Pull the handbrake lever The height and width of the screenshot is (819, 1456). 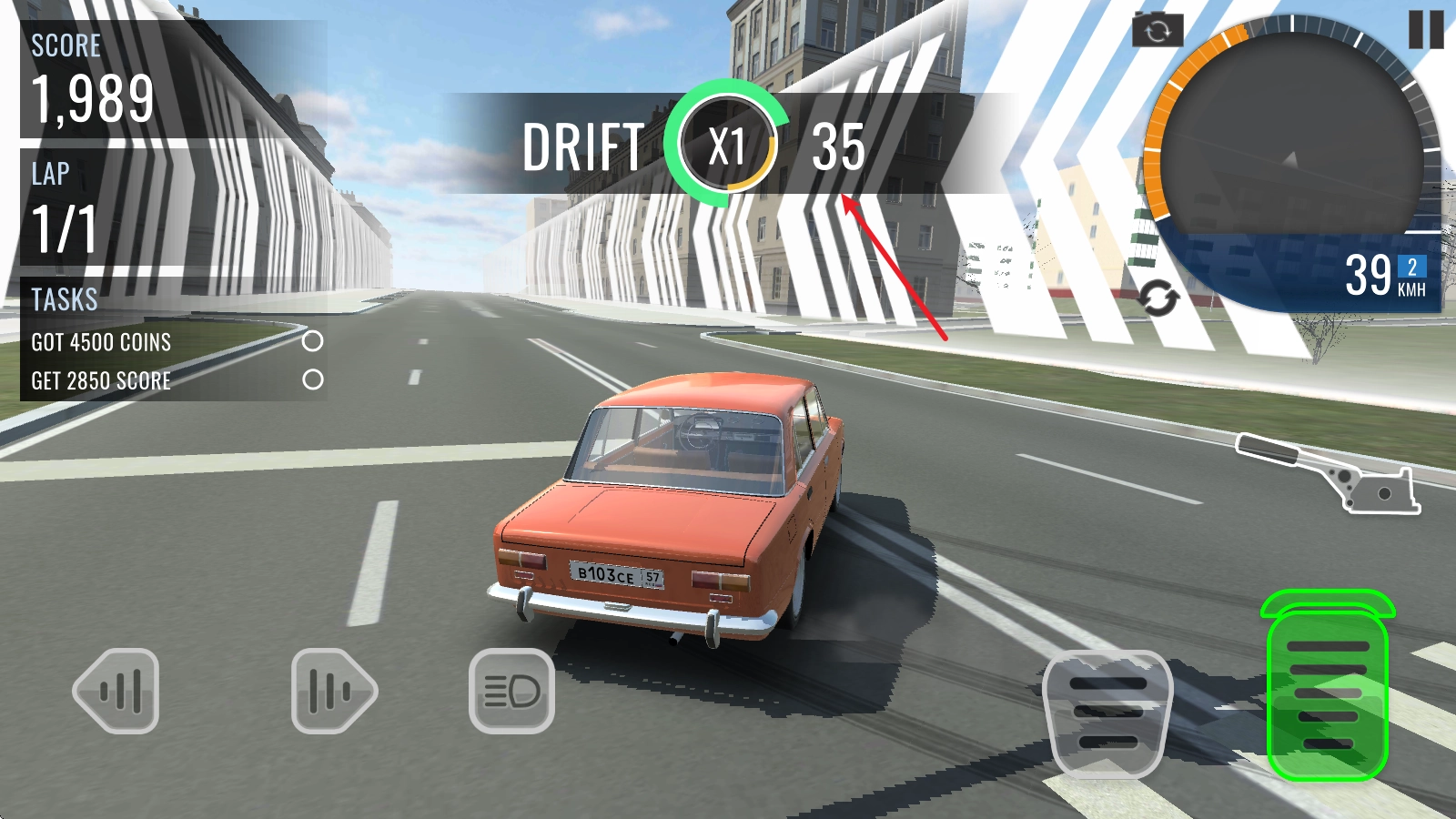point(1330,473)
